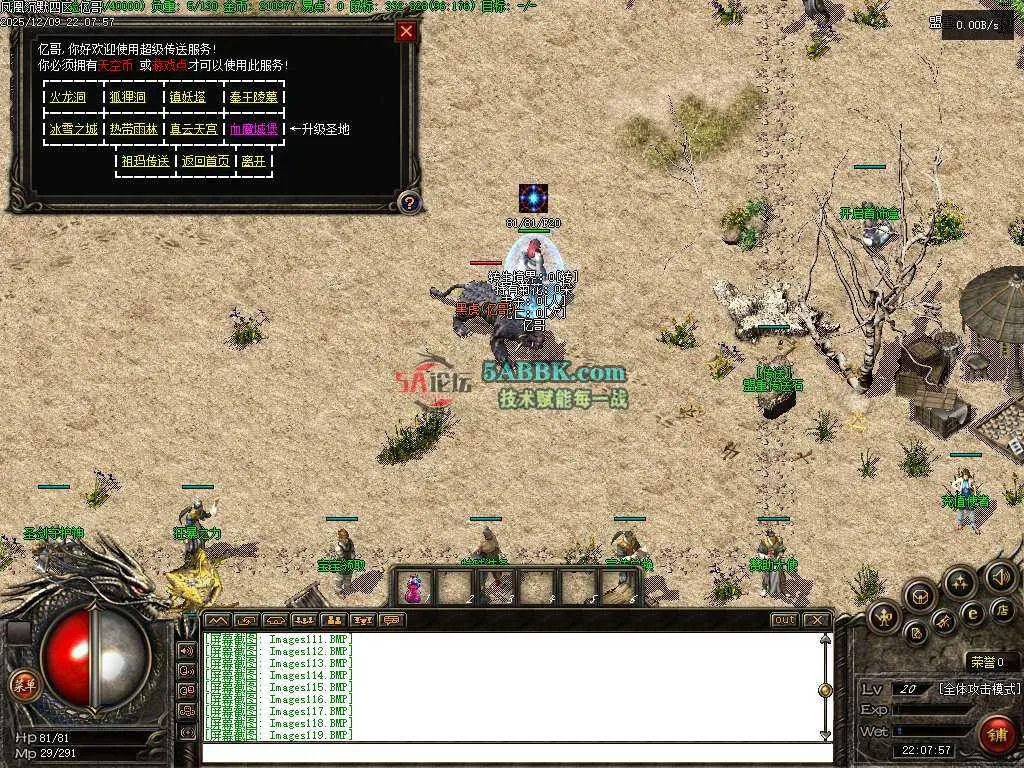Select 镇妖塔 teleport option
Image resolution: width=1024 pixels, height=768 pixels.
click(187, 97)
